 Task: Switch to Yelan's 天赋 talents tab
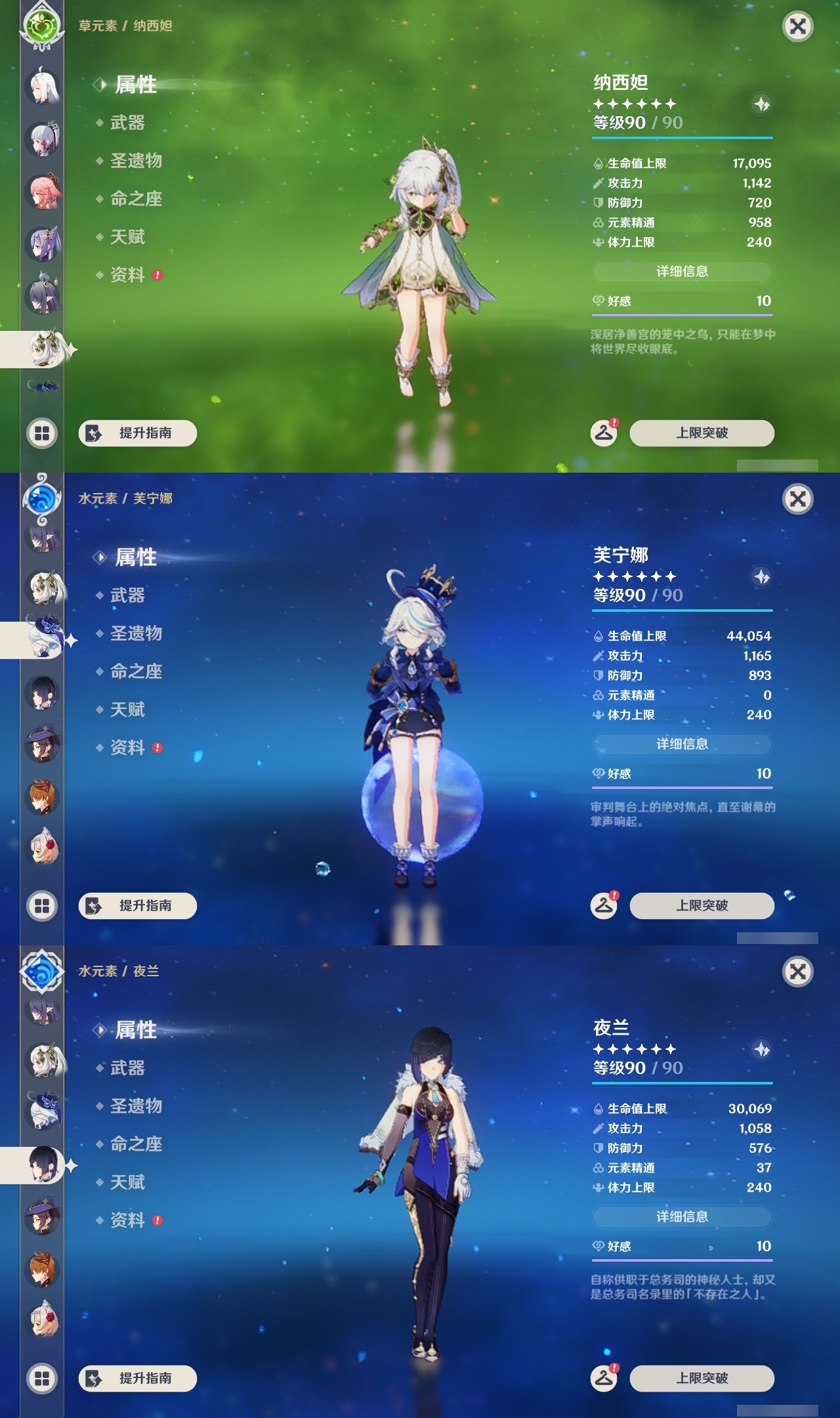(129, 1183)
